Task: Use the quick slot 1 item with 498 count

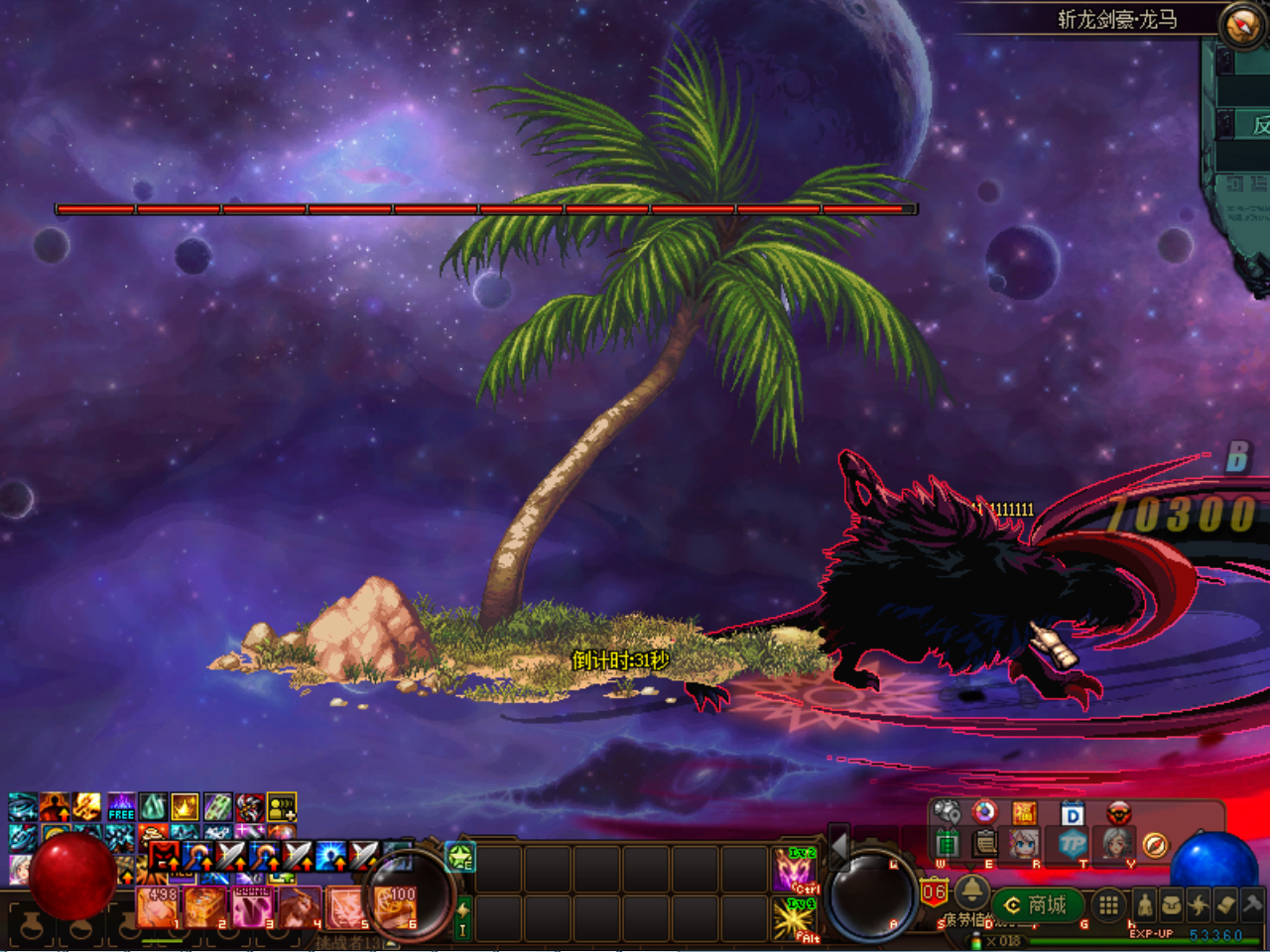Action: (159, 906)
